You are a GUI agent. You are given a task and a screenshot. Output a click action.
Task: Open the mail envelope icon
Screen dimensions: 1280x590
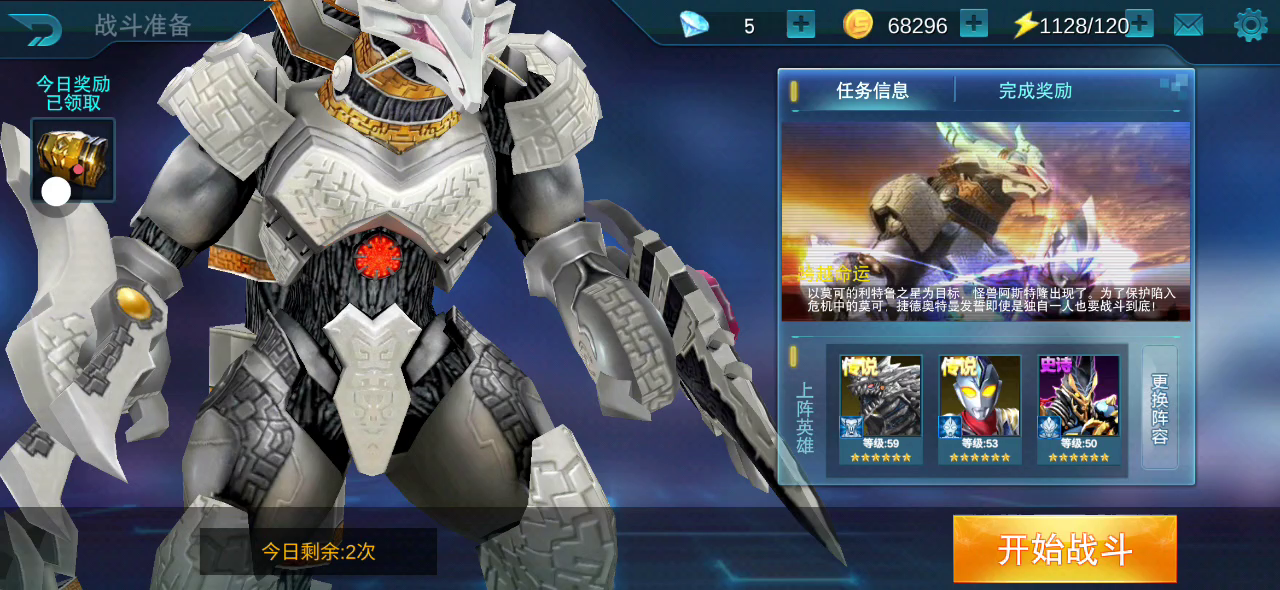pos(1188,25)
